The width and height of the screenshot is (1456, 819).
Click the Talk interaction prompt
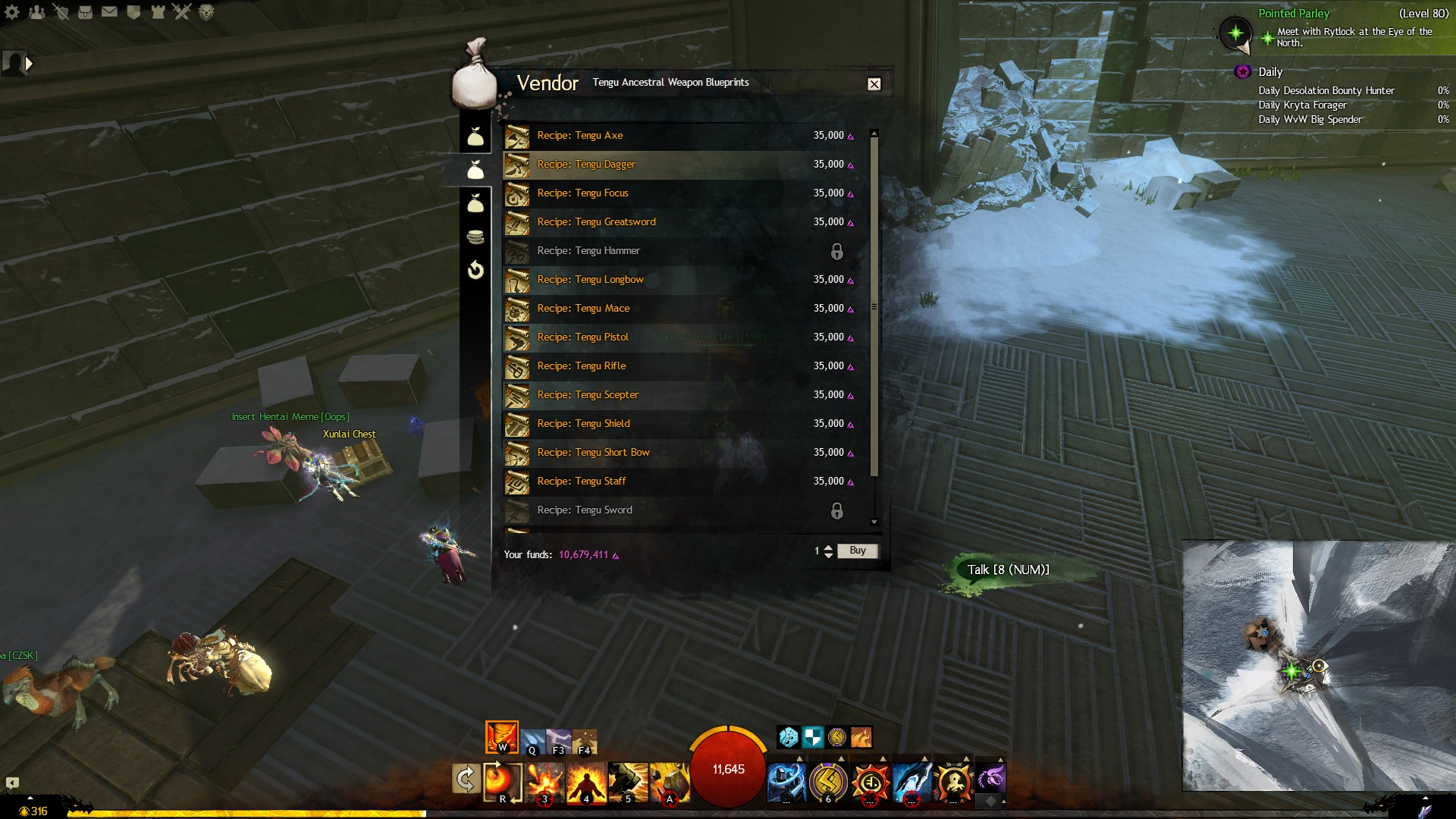coord(1008,570)
